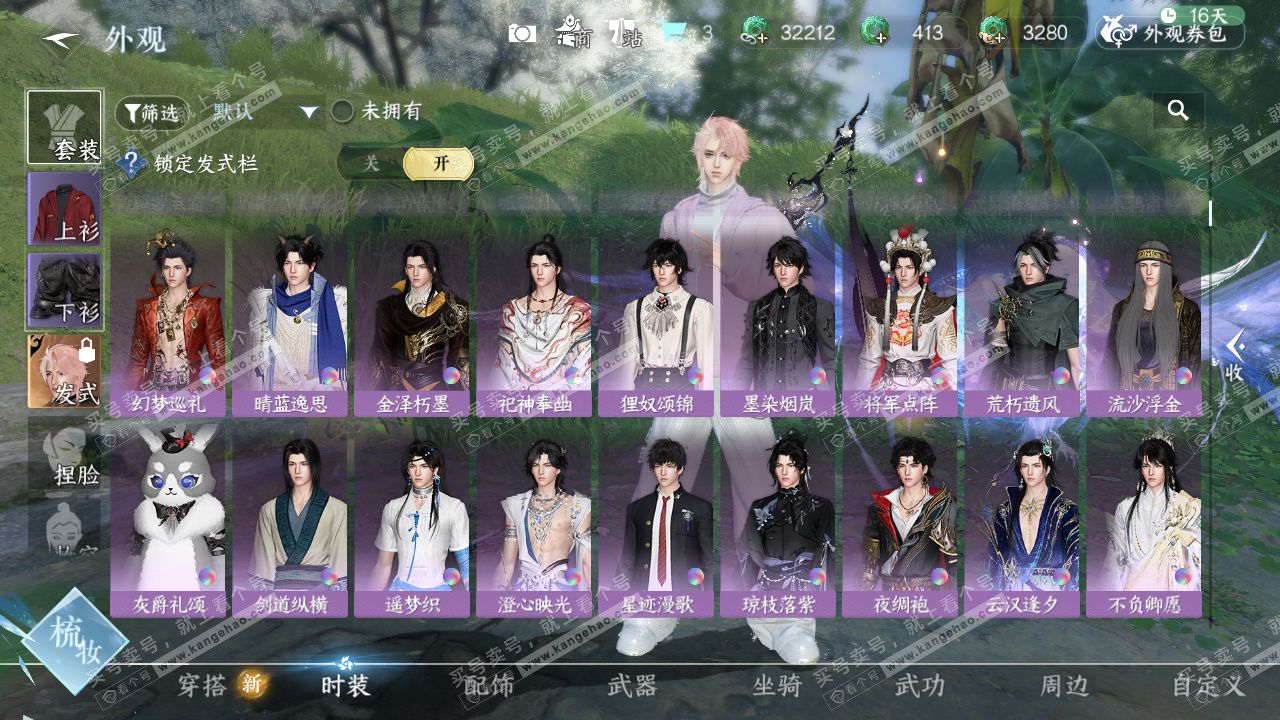Select the 套装 category
This screenshot has height=720, width=1280.
(x=64, y=127)
